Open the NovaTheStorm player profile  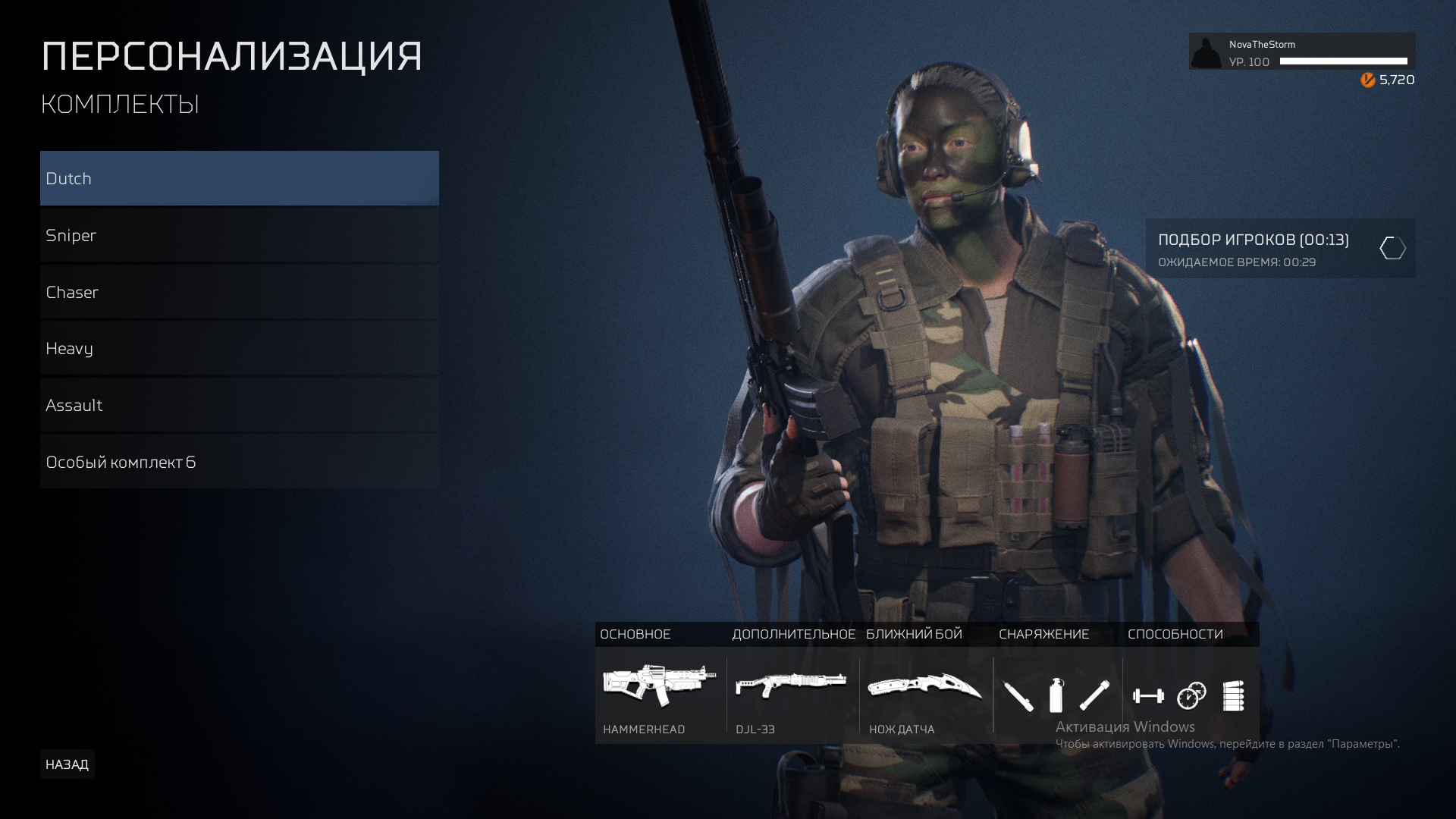coord(1301,52)
